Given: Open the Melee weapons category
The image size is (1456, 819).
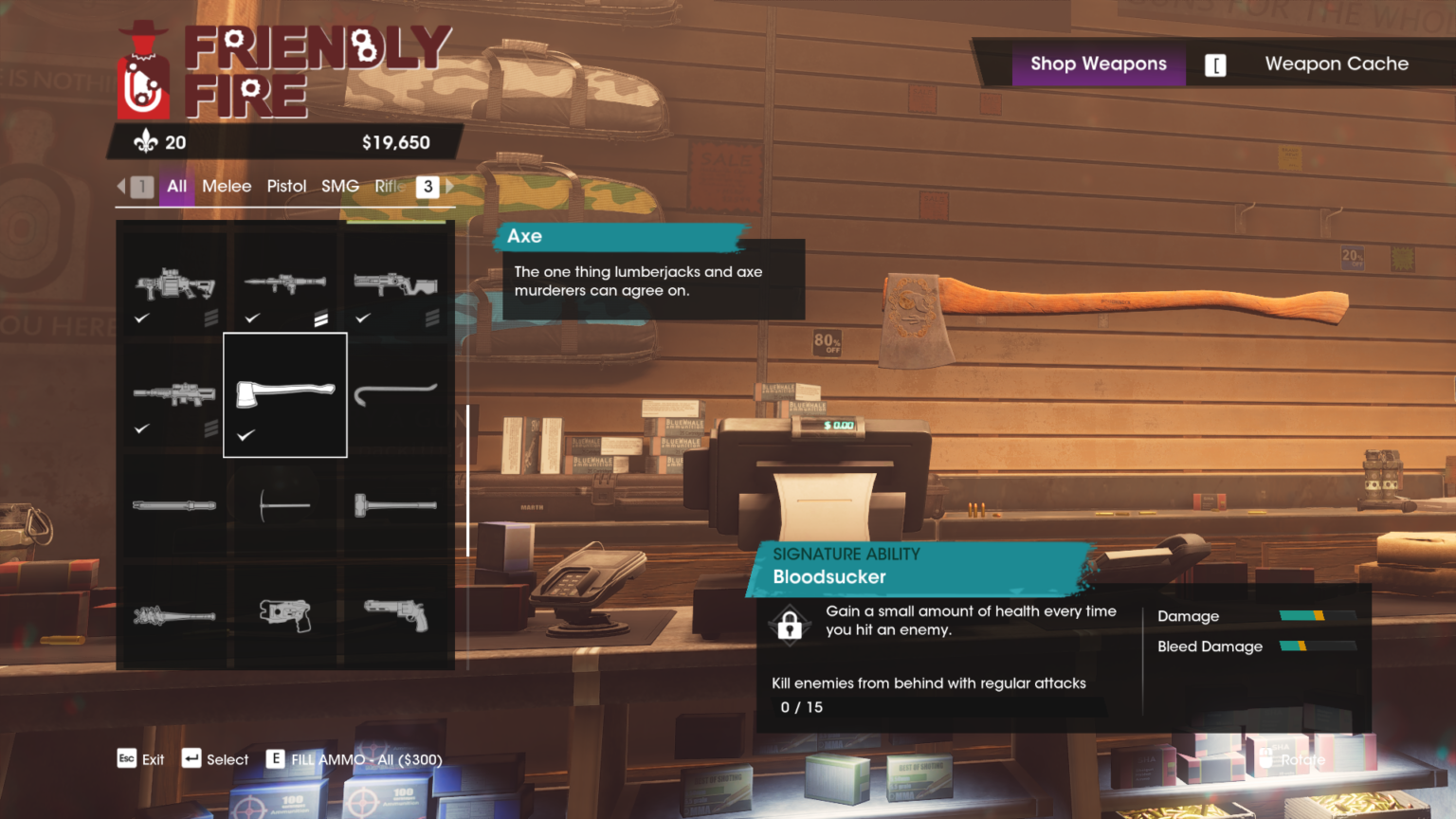Looking at the screenshot, I should (x=227, y=186).
